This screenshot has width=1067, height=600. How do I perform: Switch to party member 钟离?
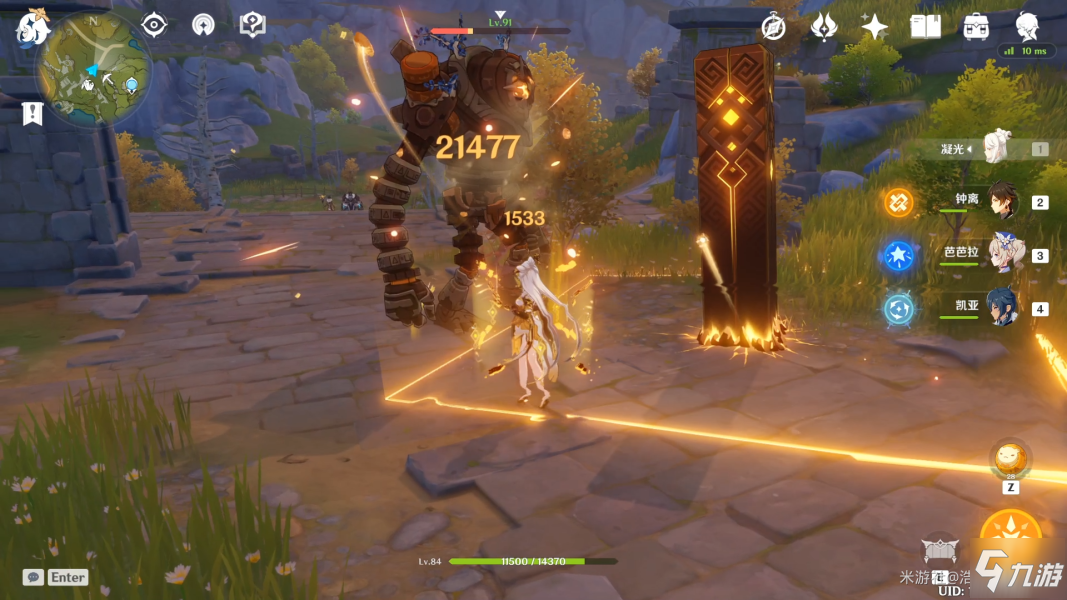coord(1003,201)
